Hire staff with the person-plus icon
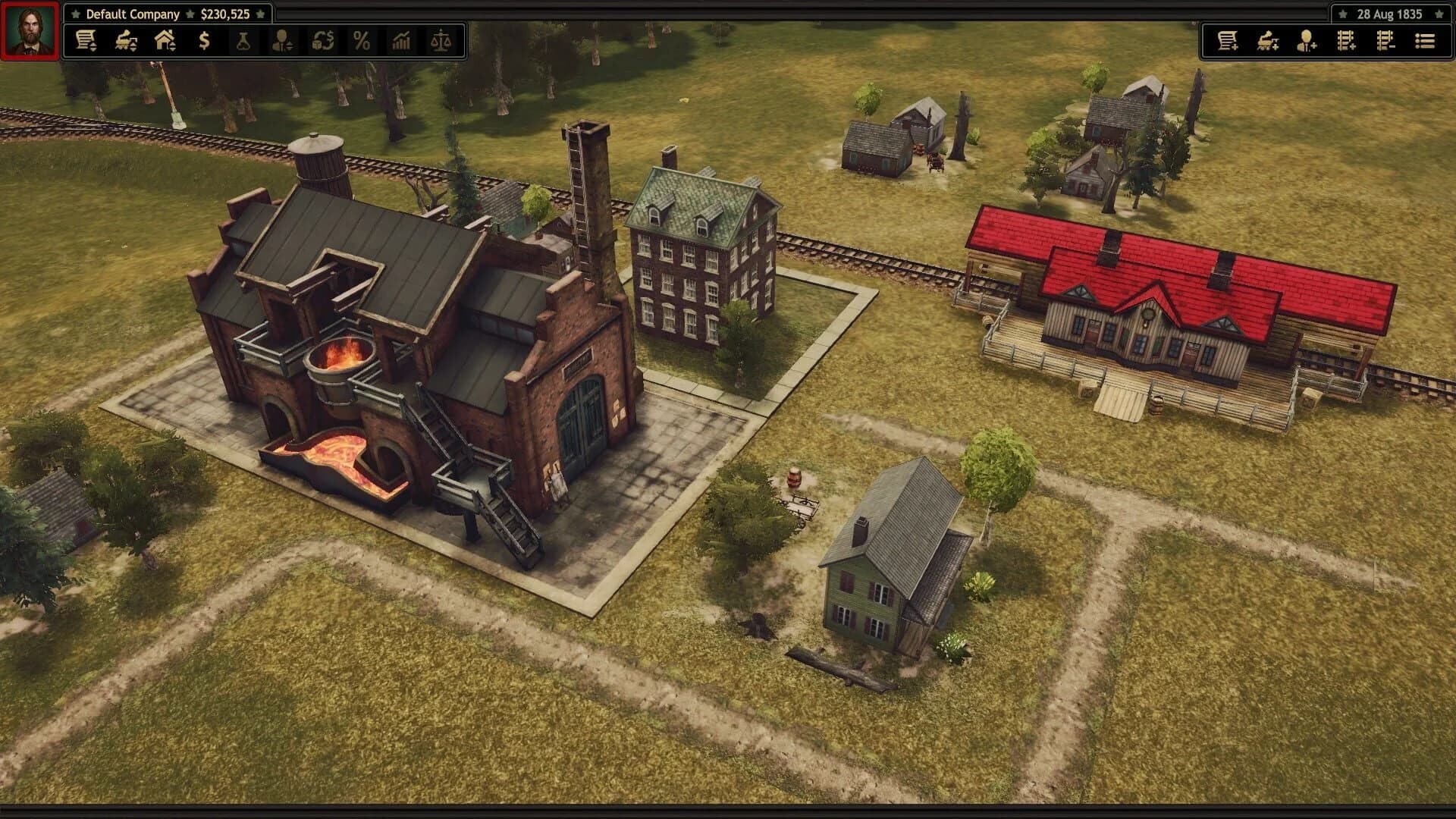Image resolution: width=1456 pixels, height=819 pixels. pos(1307,42)
